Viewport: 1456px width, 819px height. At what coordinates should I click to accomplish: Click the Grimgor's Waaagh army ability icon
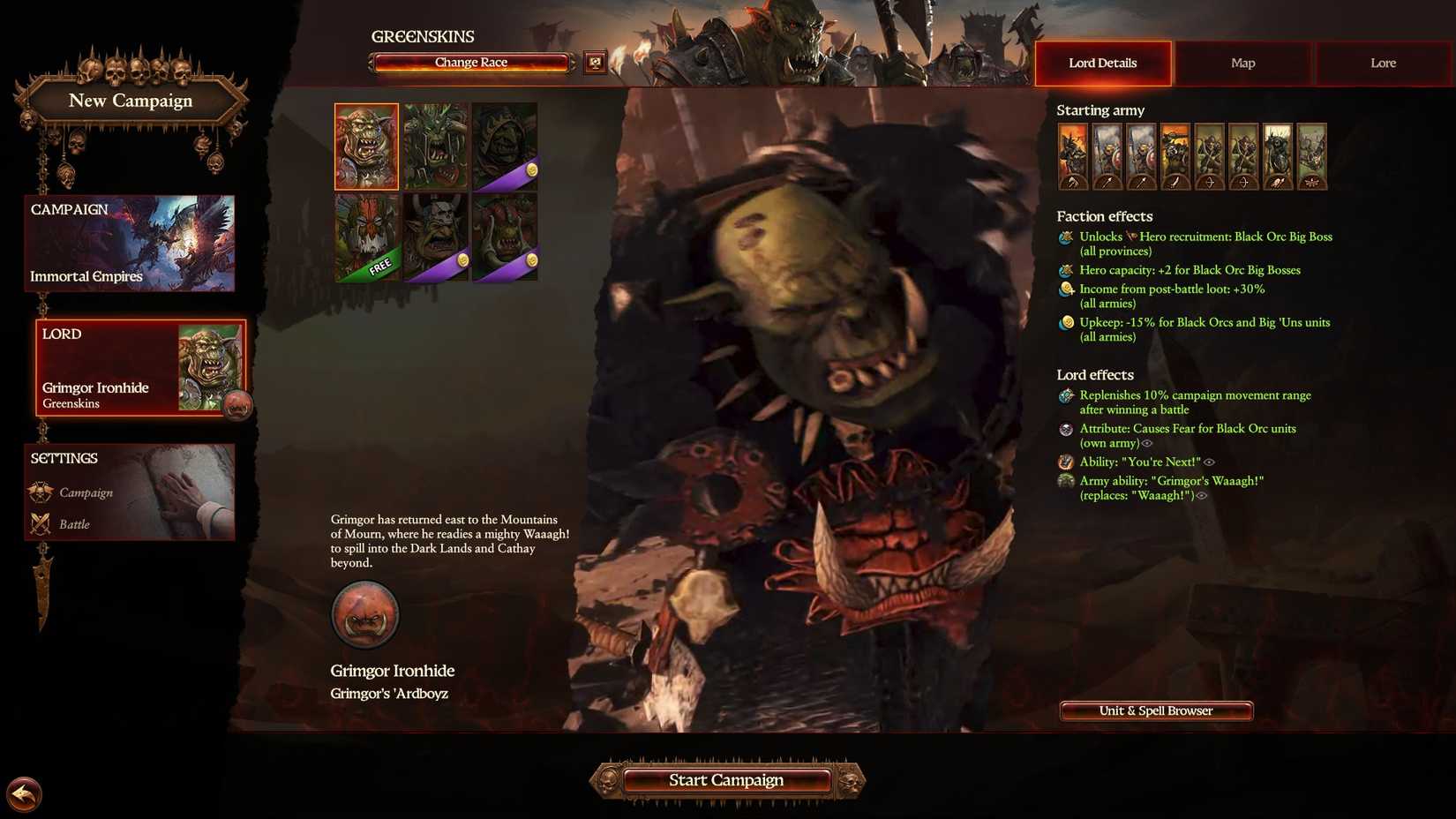tap(1065, 482)
